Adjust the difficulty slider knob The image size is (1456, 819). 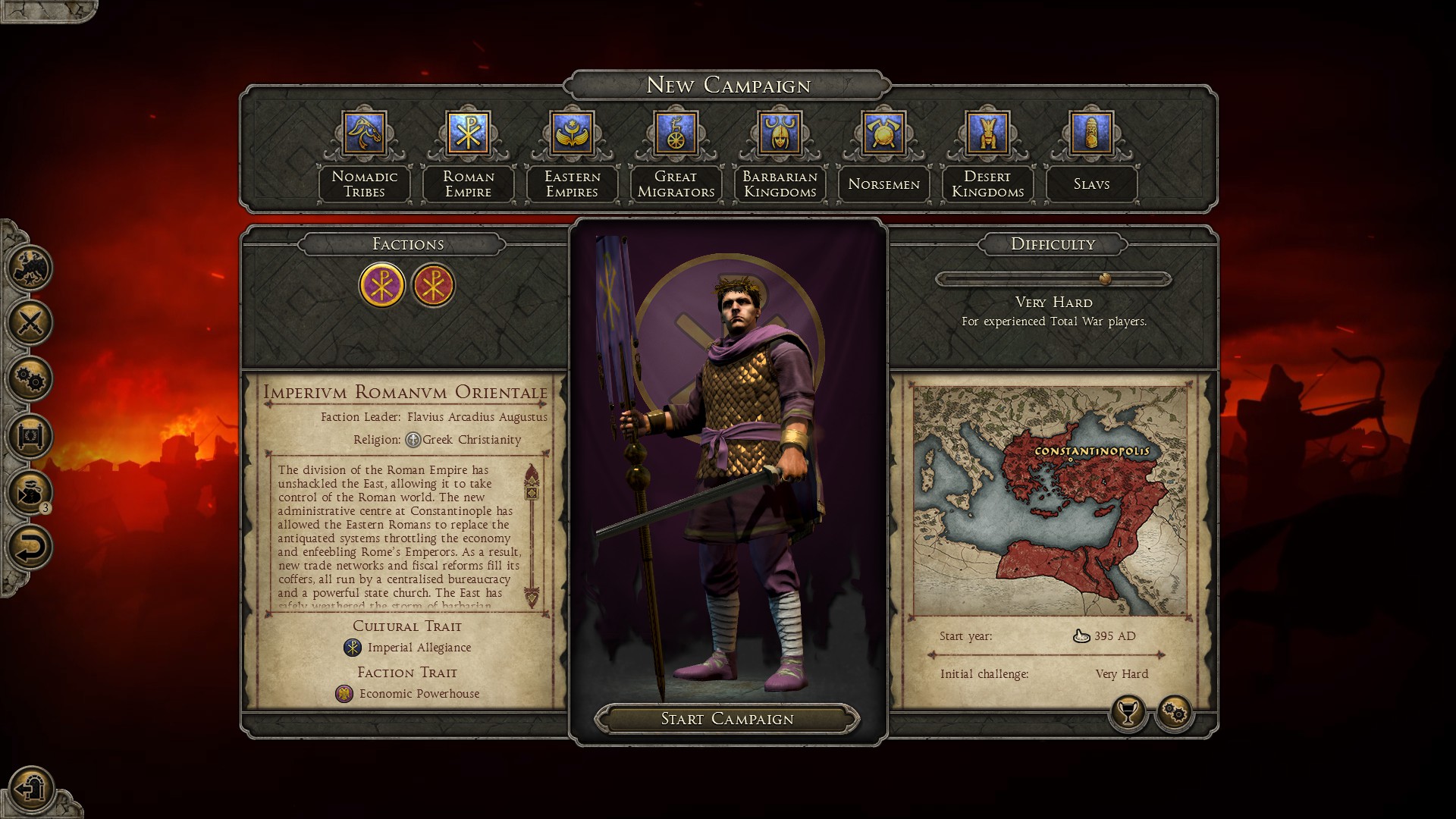[x=1105, y=279]
